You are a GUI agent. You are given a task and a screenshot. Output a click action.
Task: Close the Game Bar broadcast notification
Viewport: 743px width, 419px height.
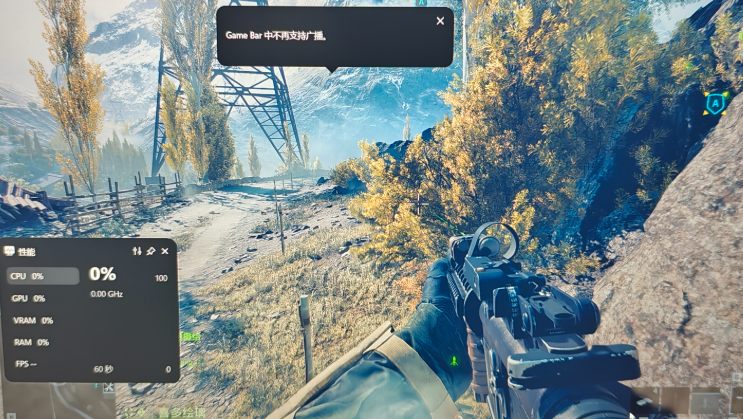pos(440,21)
